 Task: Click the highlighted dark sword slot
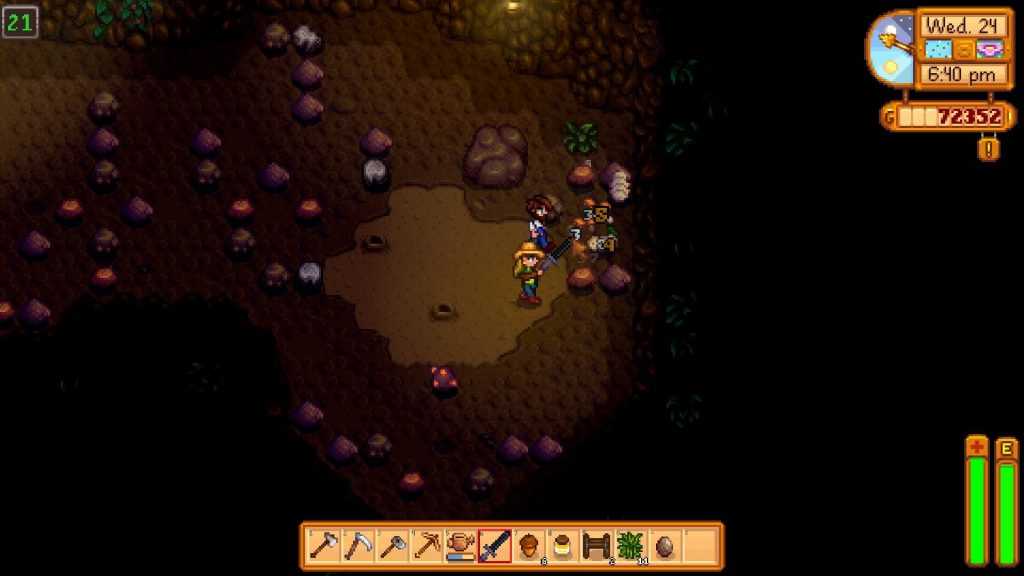pyautogui.click(x=494, y=546)
